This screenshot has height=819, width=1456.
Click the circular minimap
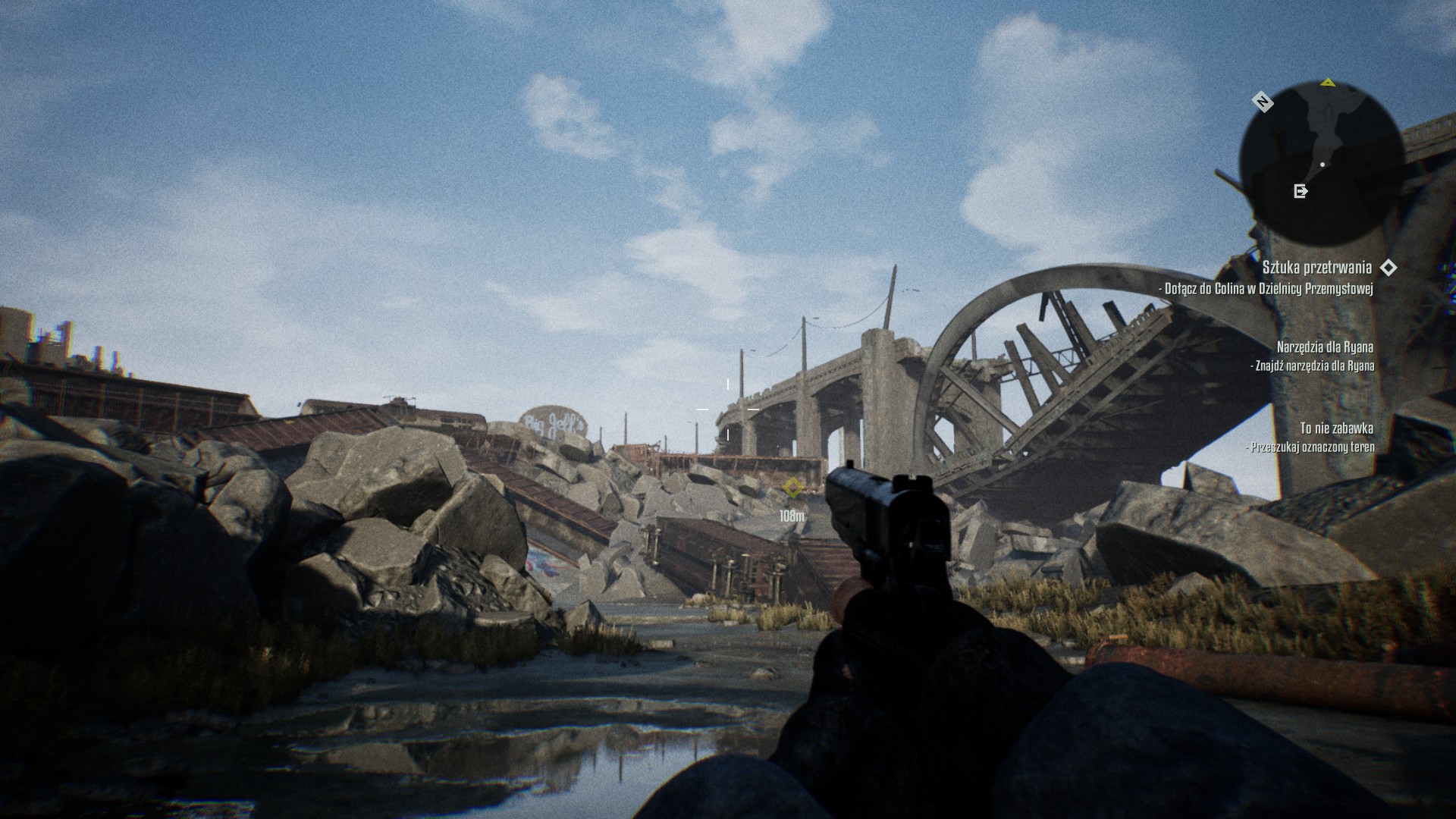coord(1320,163)
